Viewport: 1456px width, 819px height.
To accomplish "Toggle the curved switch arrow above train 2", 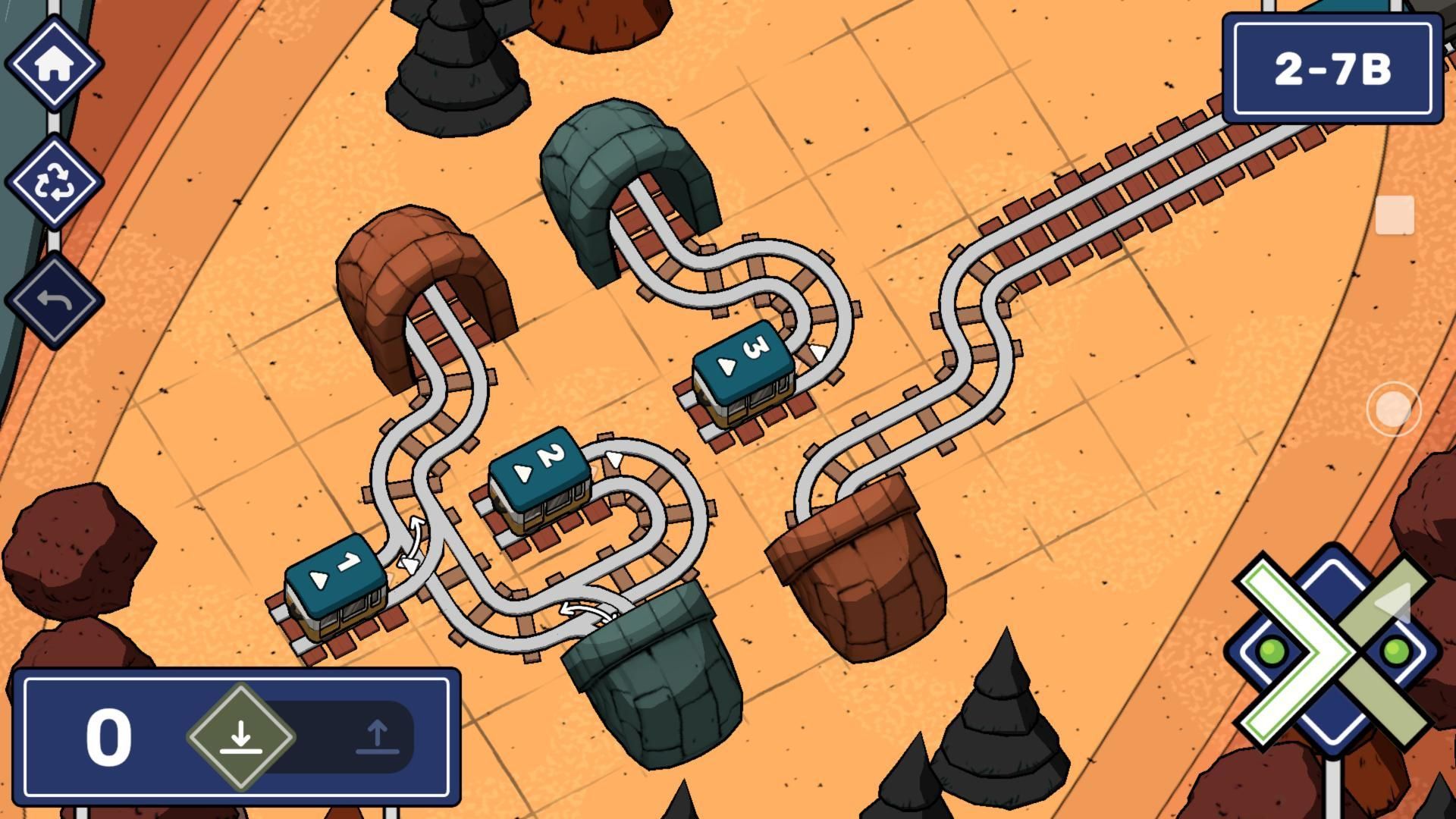I will coord(613,459).
